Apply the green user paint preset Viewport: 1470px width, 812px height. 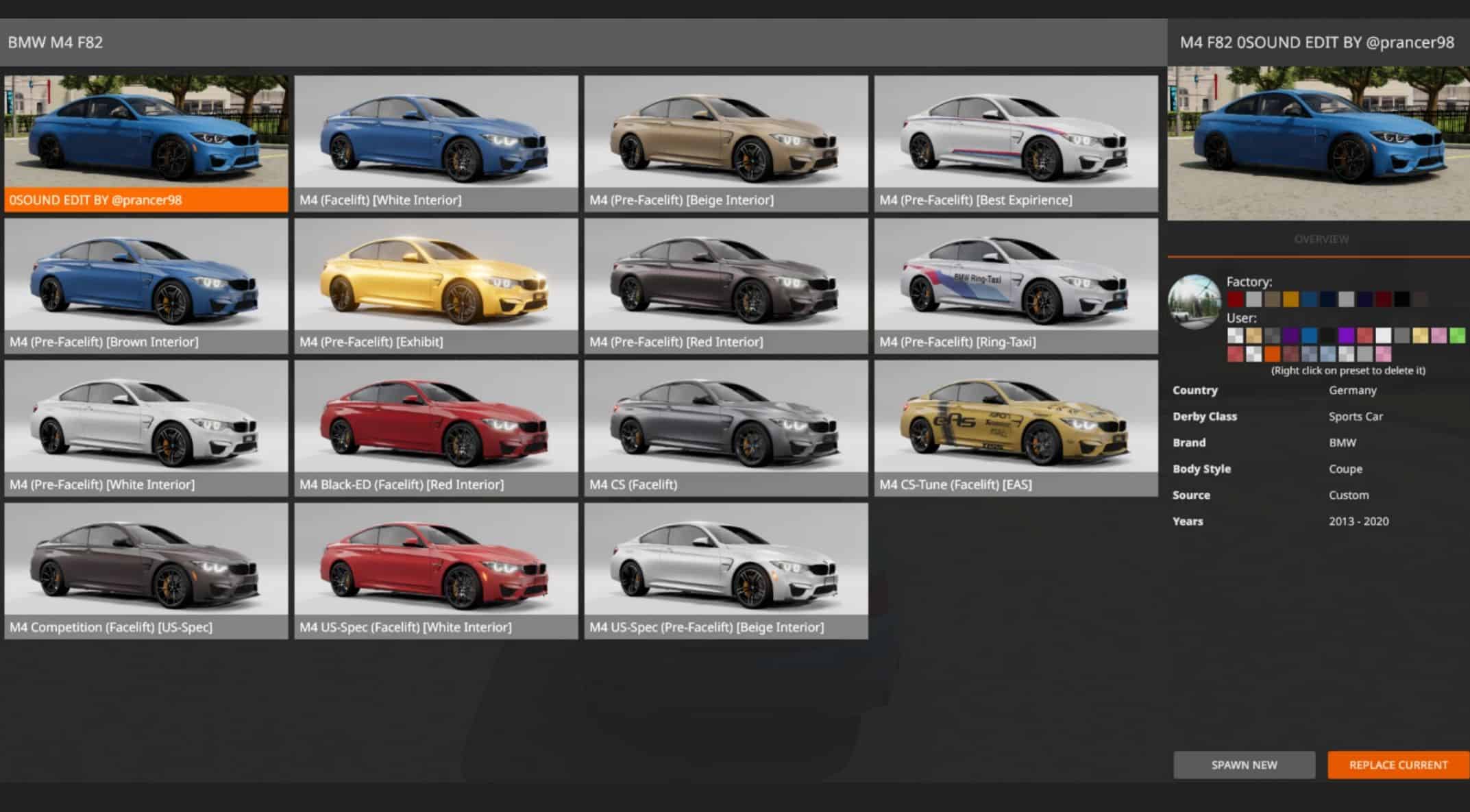click(x=1457, y=335)
